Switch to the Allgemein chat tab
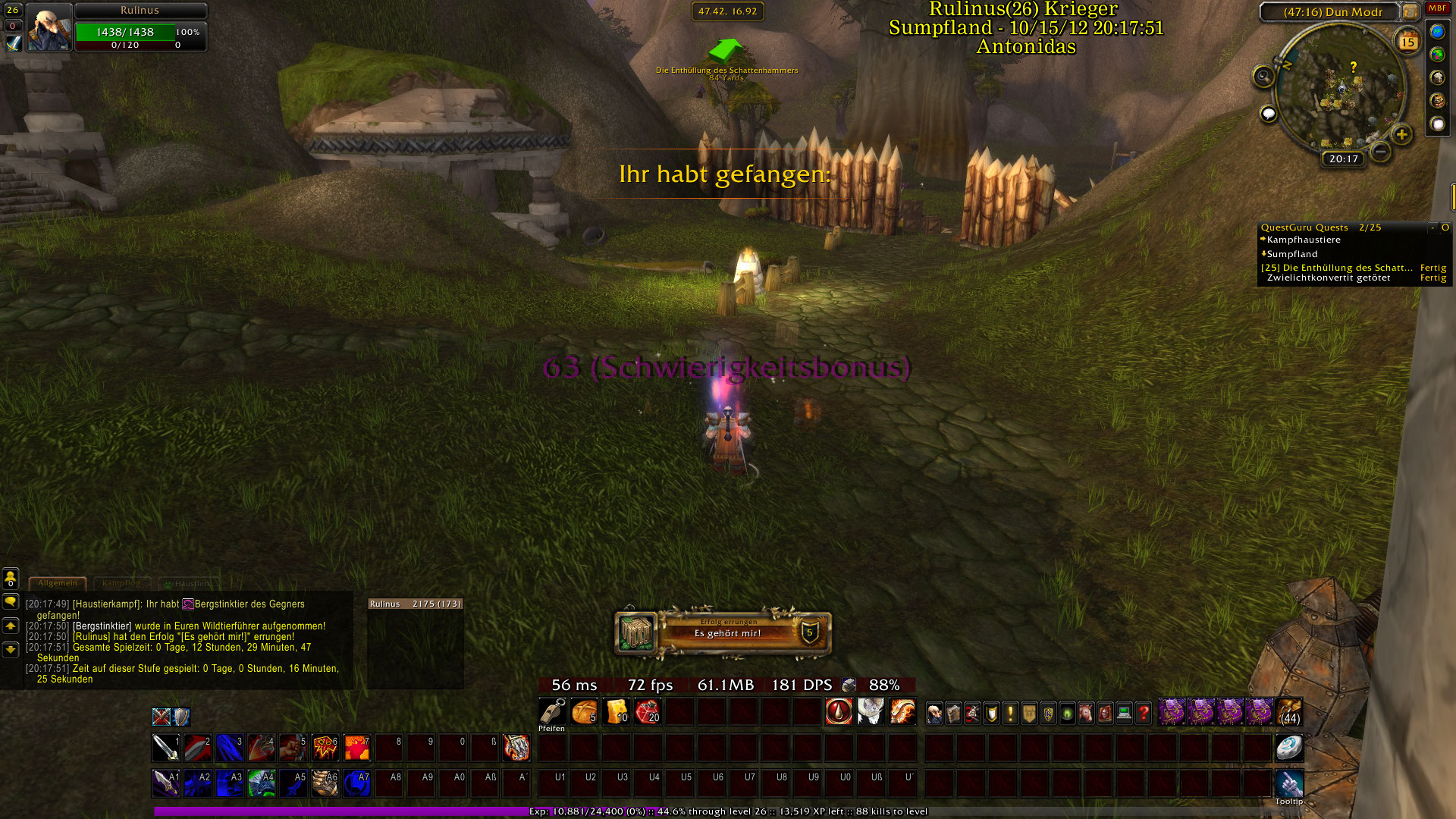 coord(58,583)
